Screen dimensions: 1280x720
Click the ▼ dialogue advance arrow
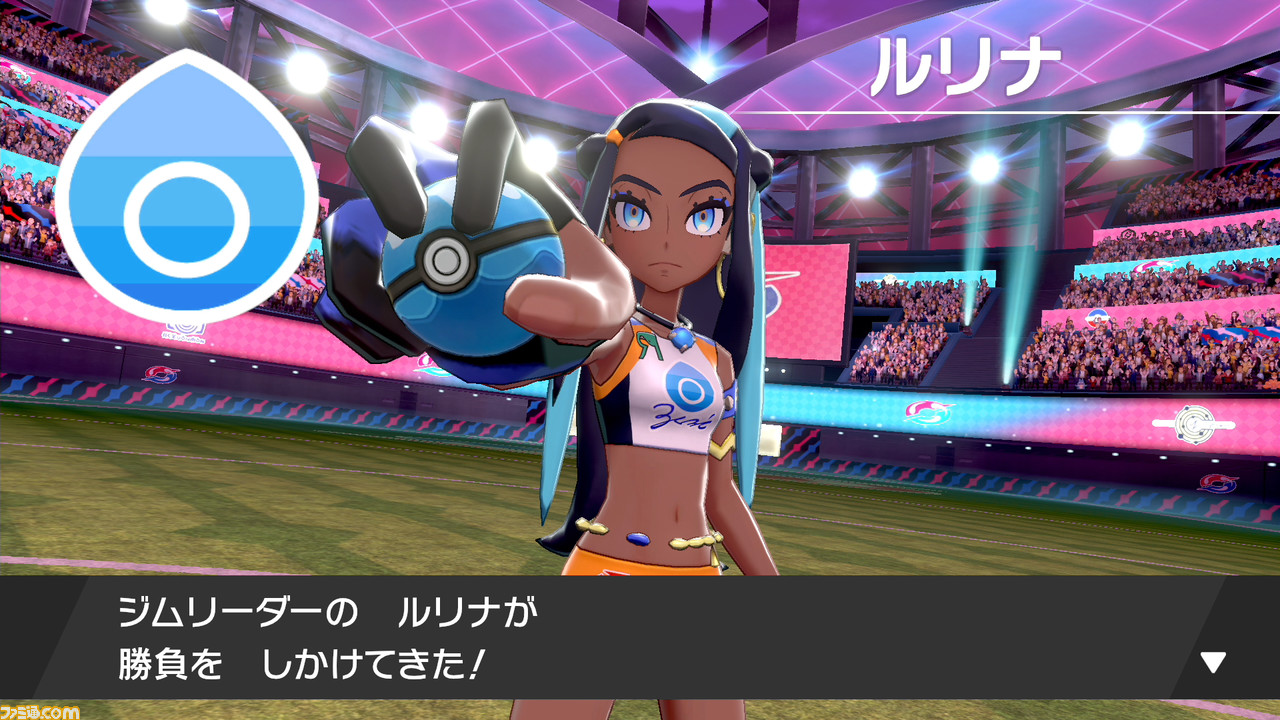(x=1212, y=659)
